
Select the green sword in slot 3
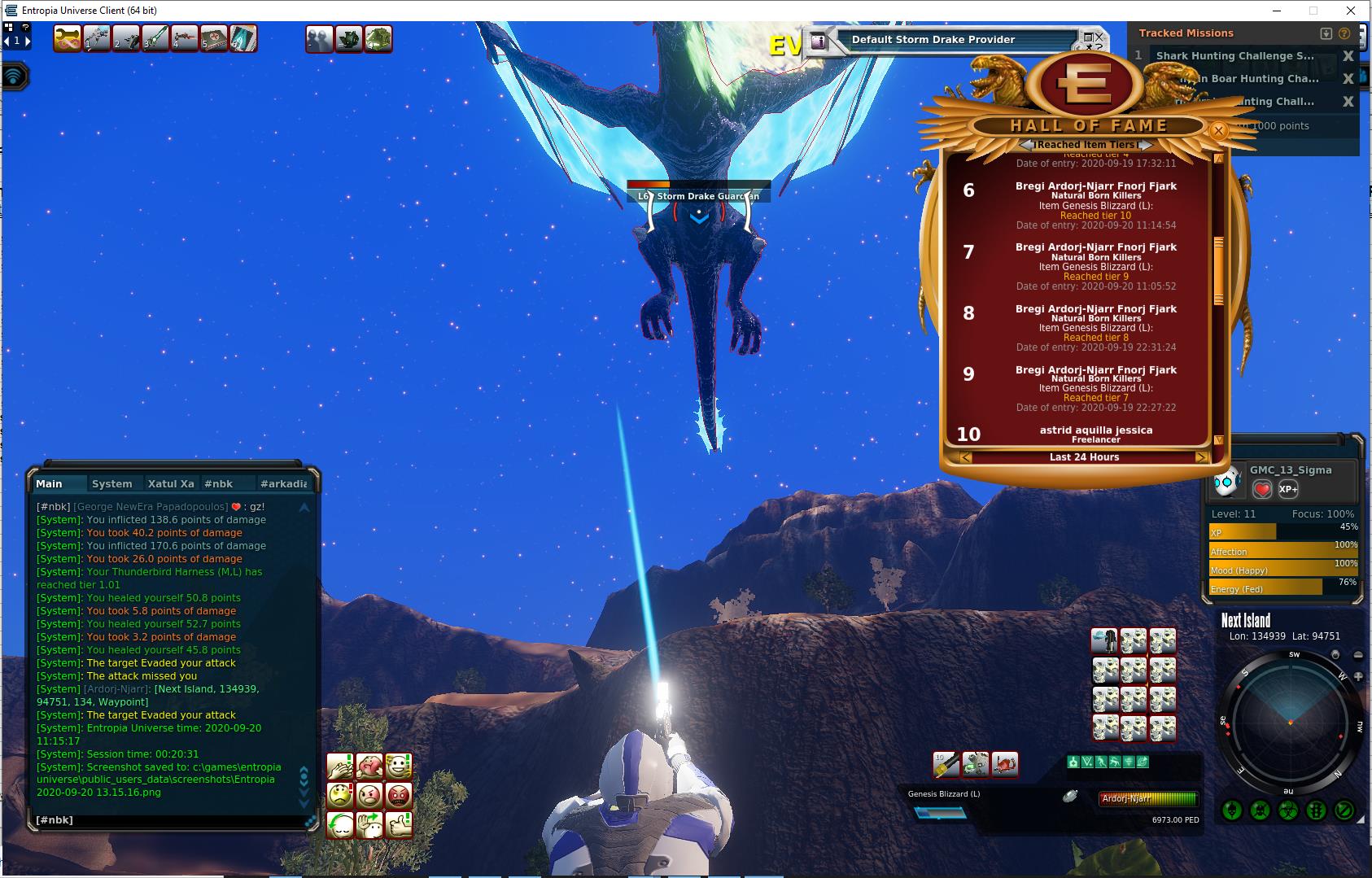pyautogui.click(x=155, y=38)
